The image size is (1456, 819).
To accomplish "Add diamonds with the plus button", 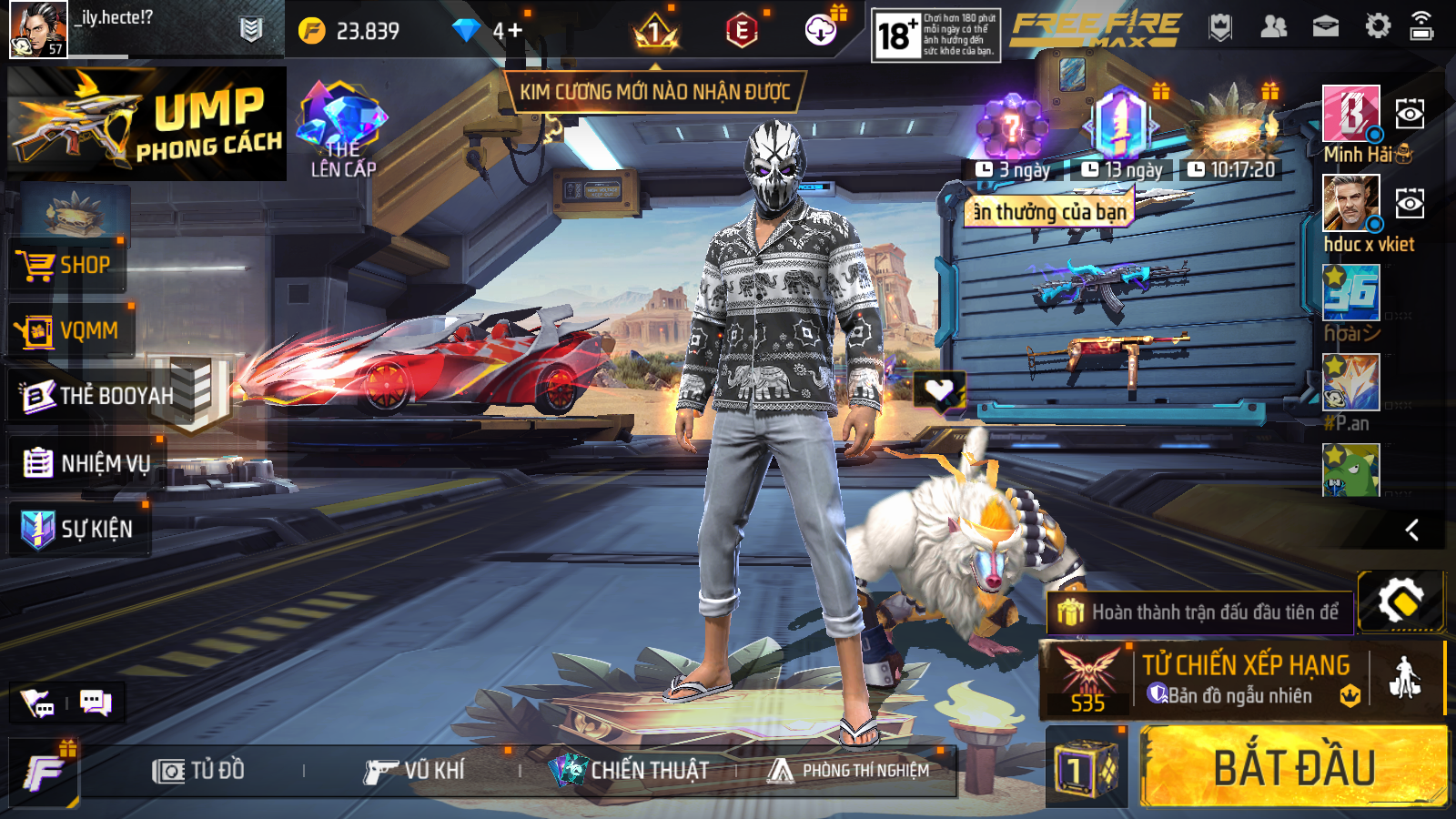I will (514, 31).
